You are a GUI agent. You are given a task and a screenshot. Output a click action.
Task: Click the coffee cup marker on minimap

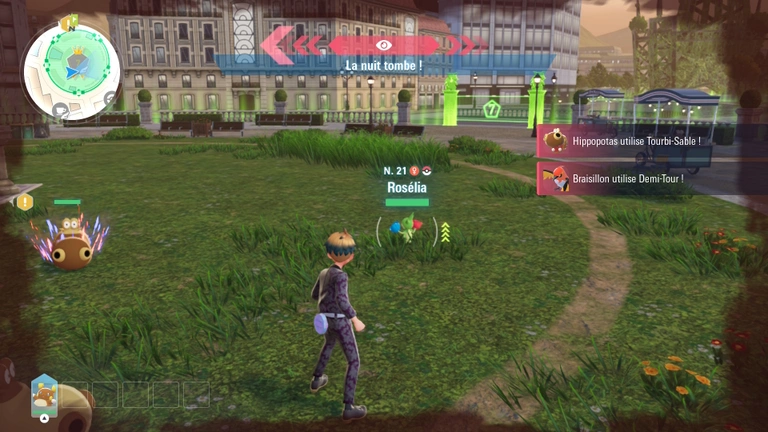(60, 109)
